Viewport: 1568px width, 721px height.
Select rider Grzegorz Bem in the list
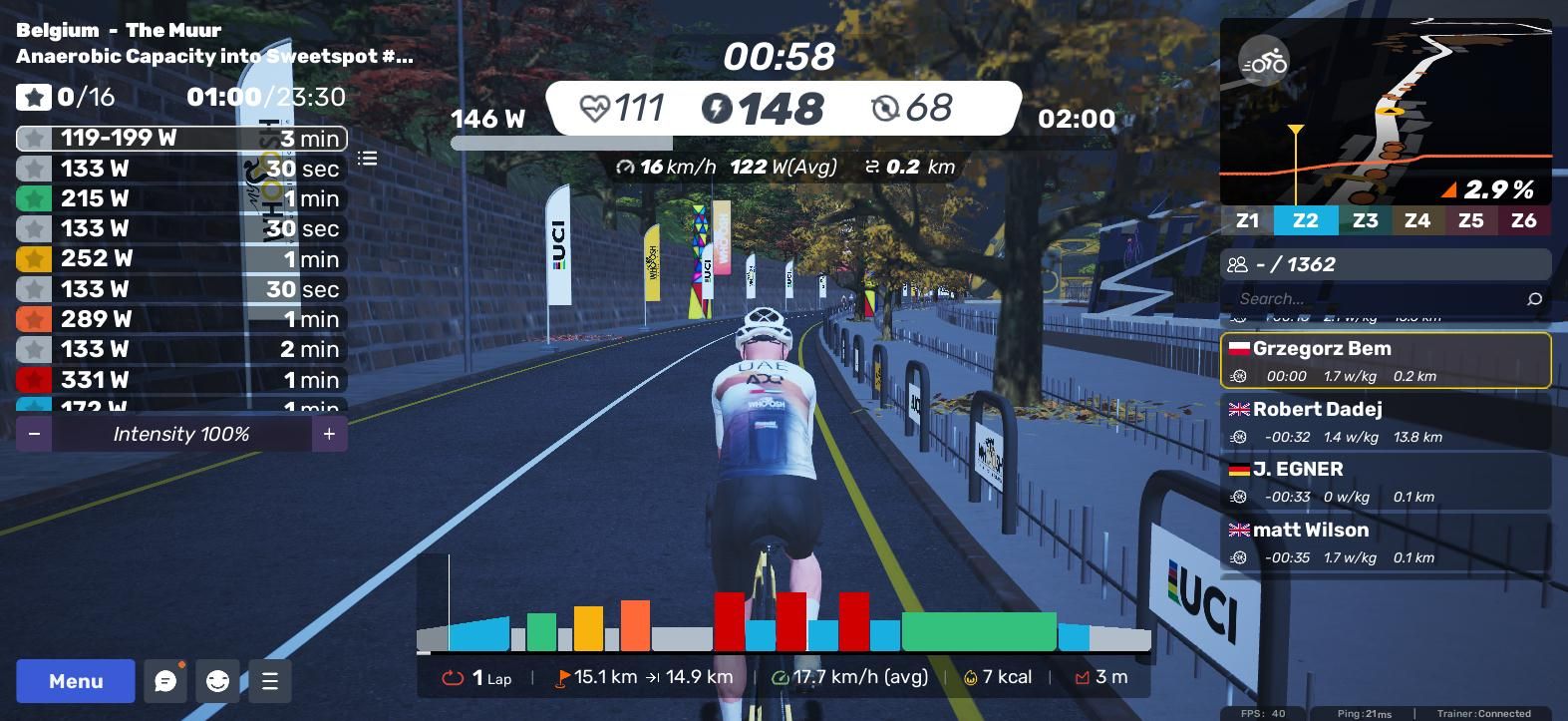pos(1386,360)
